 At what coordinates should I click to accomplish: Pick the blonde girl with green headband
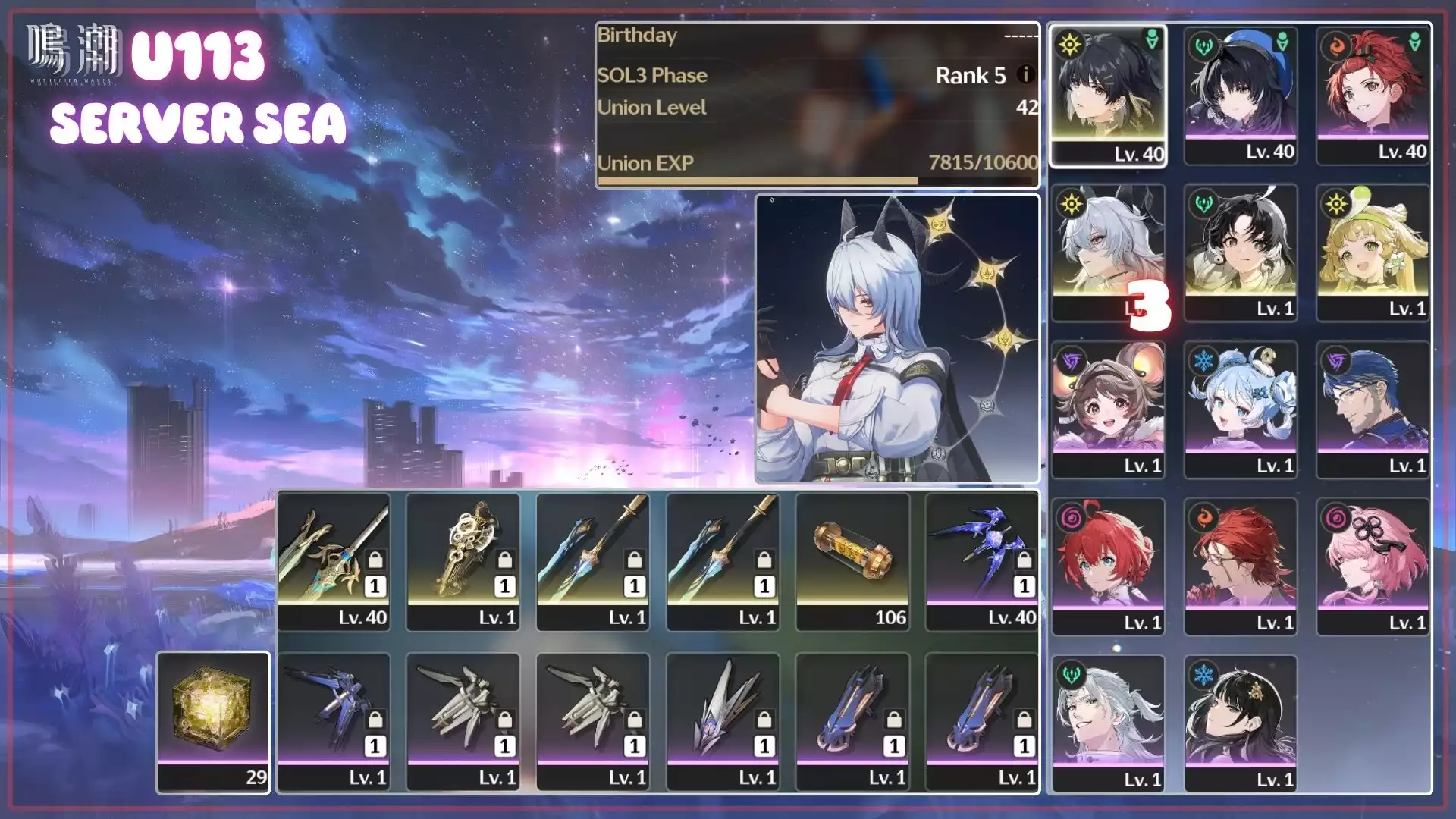point(1373,253)
